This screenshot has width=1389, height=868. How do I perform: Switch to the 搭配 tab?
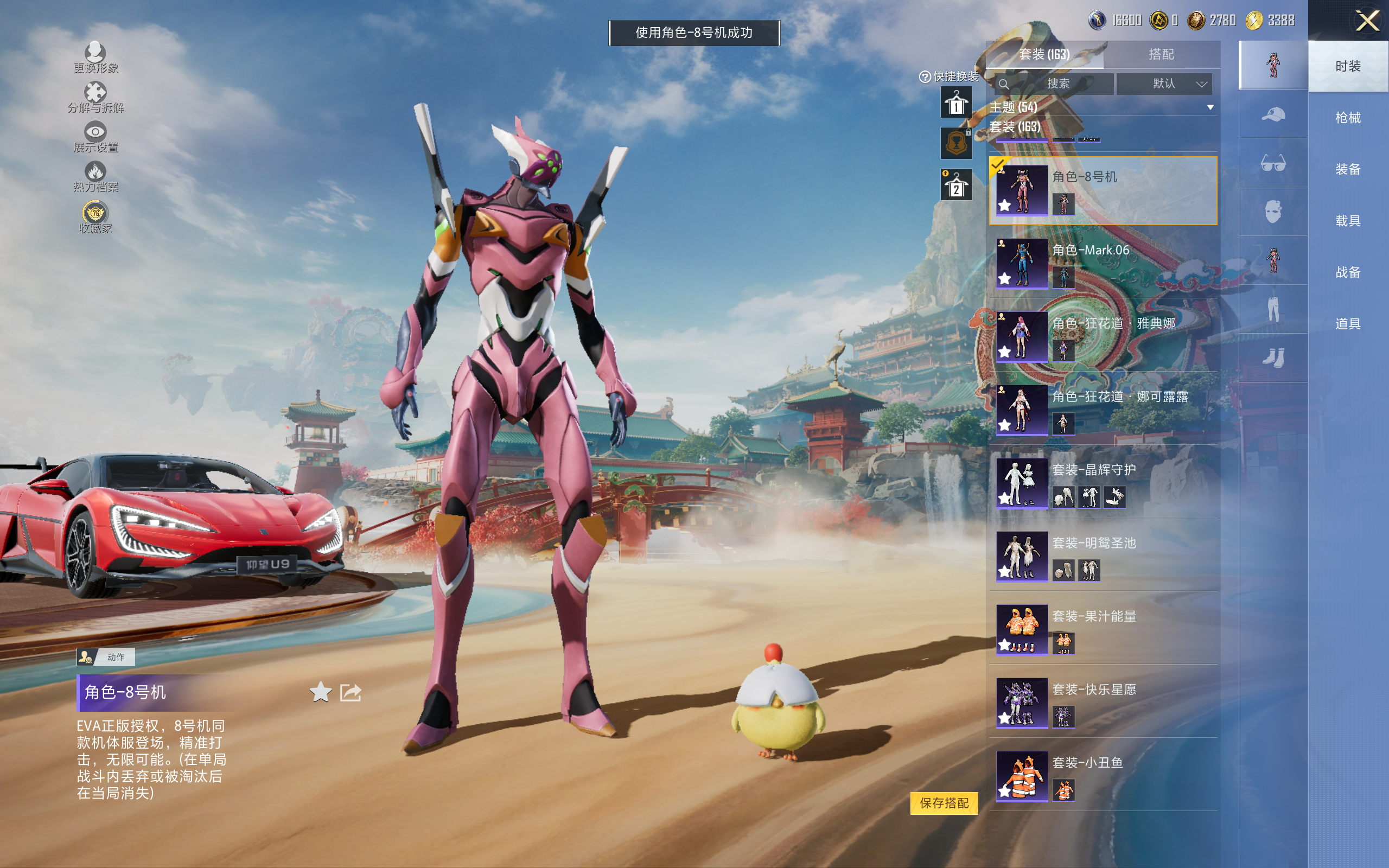[1161, 55]
